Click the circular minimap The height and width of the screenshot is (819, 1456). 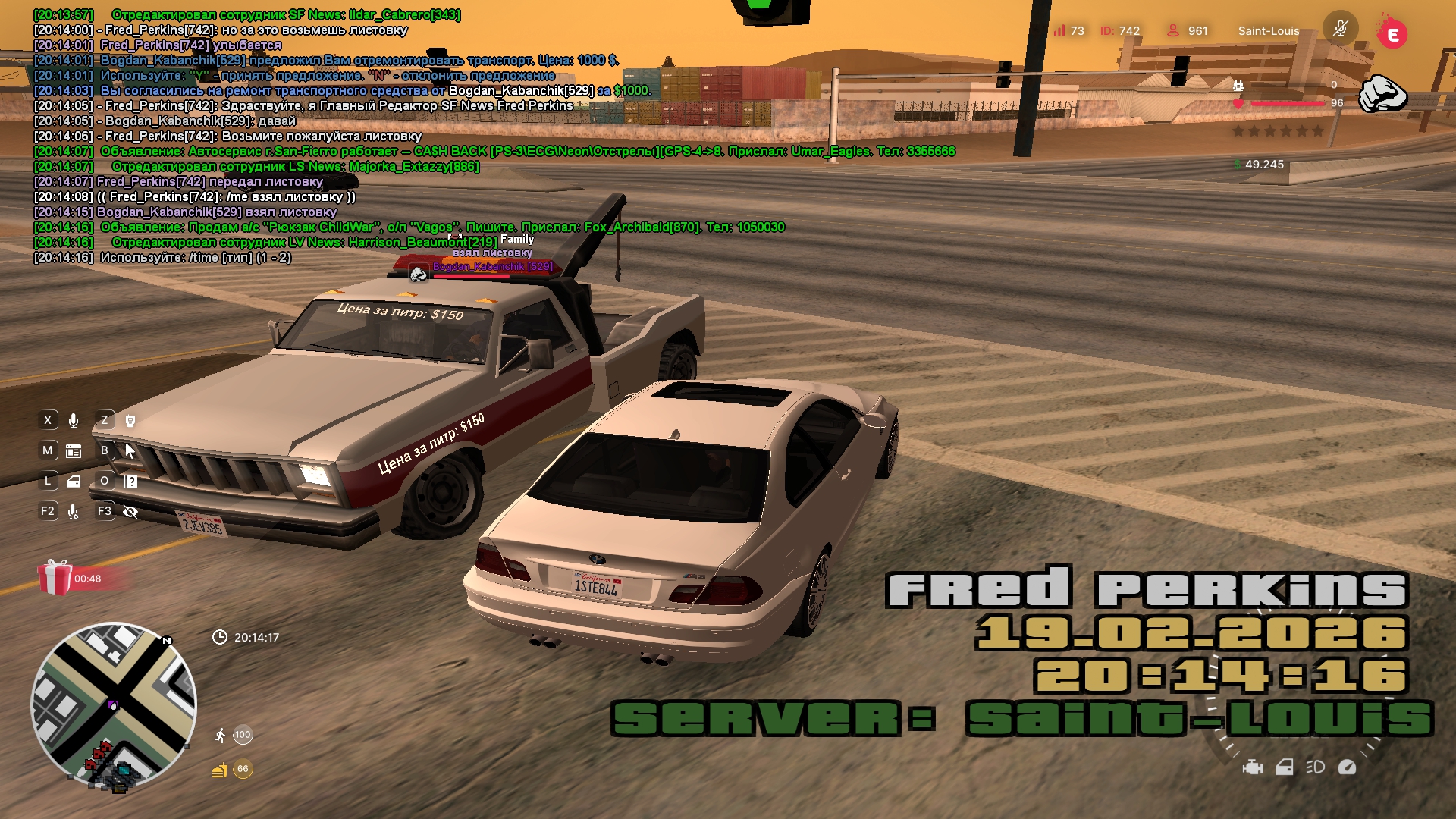[114, 705]
